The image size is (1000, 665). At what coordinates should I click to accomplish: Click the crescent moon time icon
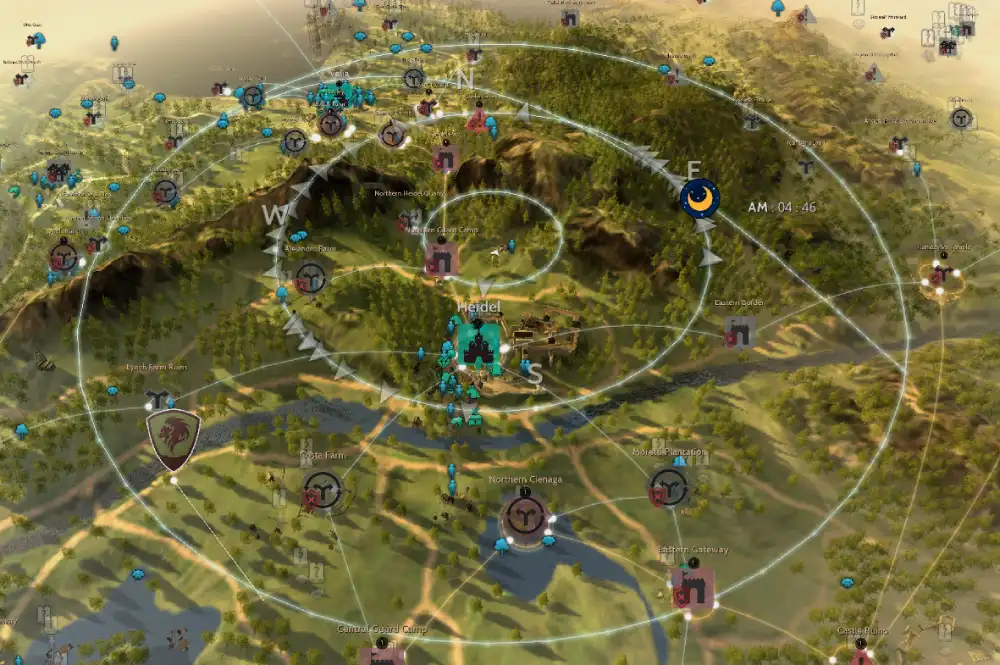pyautogui.click(x=700, y=198)
